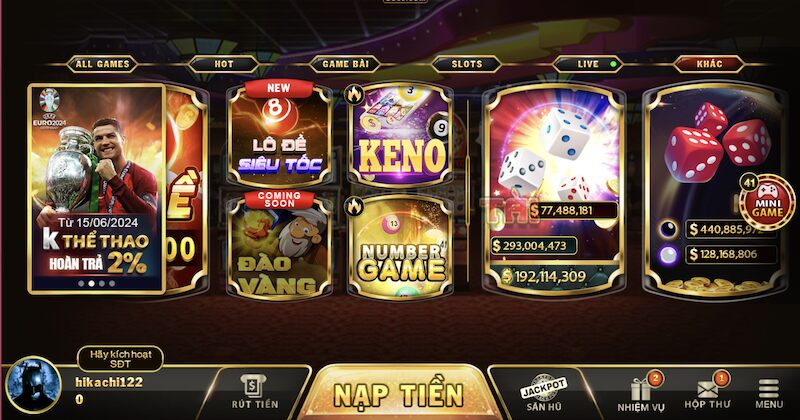Open the KHÁC category tab
Screen dimensions: 800x420
click(x=711, y=64)
